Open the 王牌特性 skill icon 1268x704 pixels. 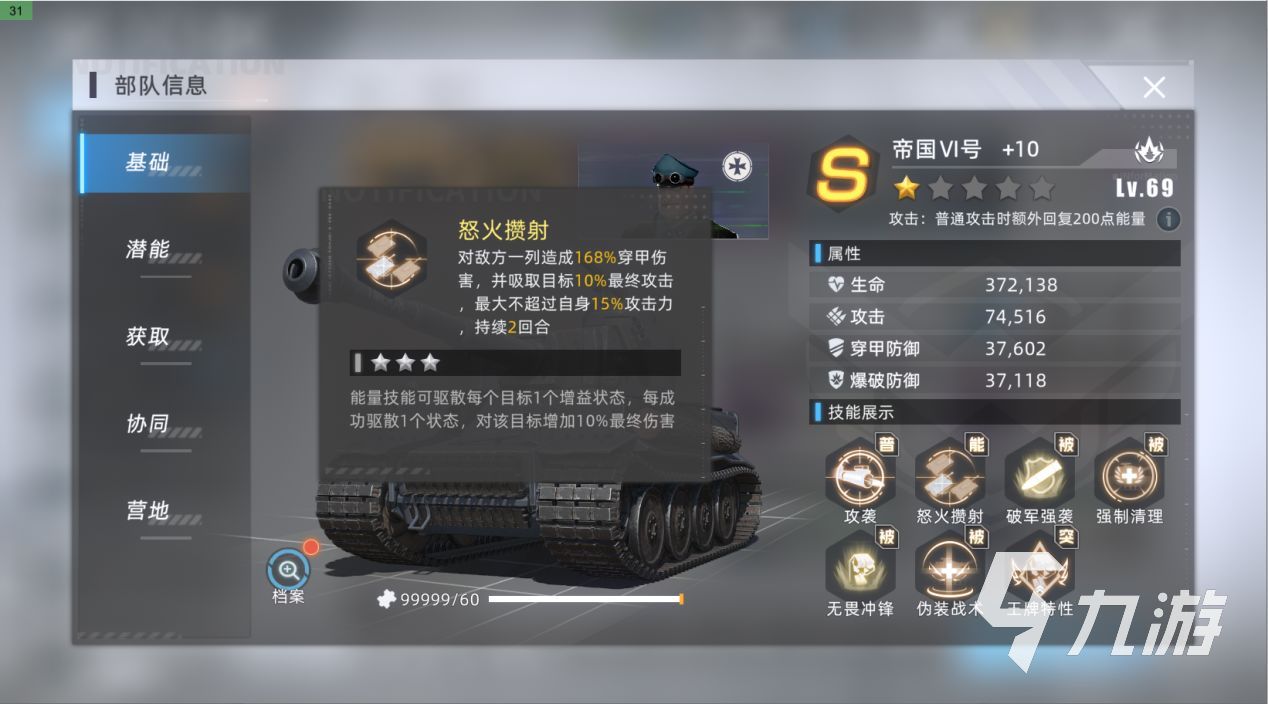[1040, 566]
